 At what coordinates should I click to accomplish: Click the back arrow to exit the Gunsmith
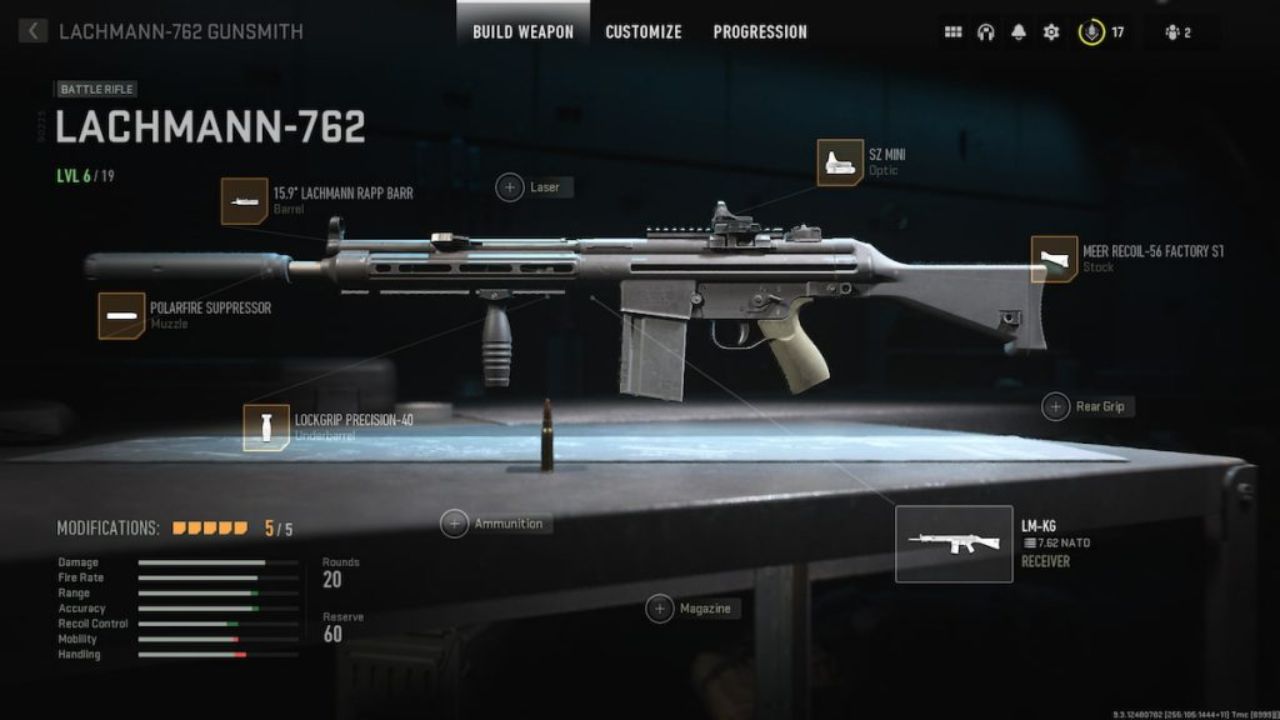click(33, 30)
